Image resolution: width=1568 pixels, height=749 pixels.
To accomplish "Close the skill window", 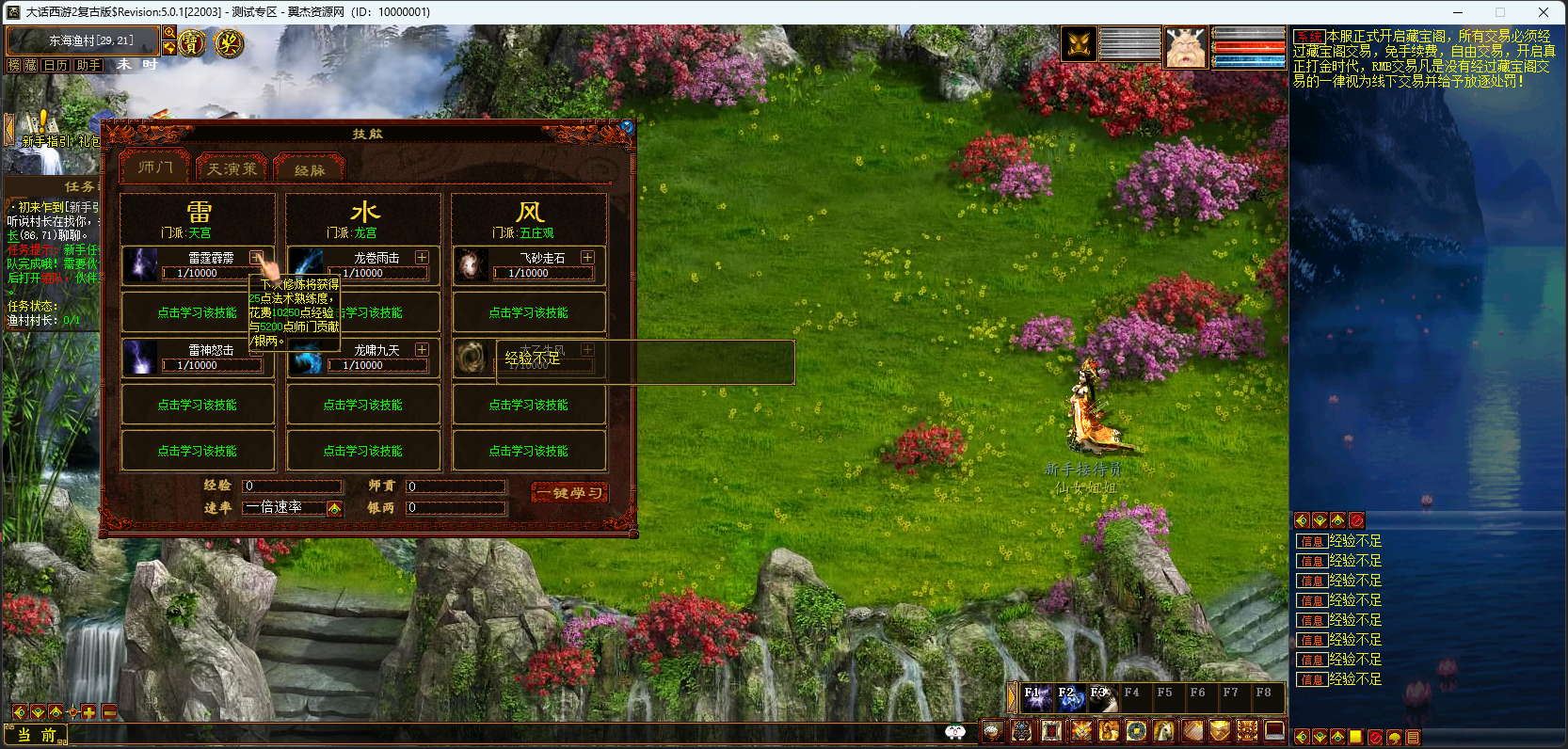I will 627,126.
